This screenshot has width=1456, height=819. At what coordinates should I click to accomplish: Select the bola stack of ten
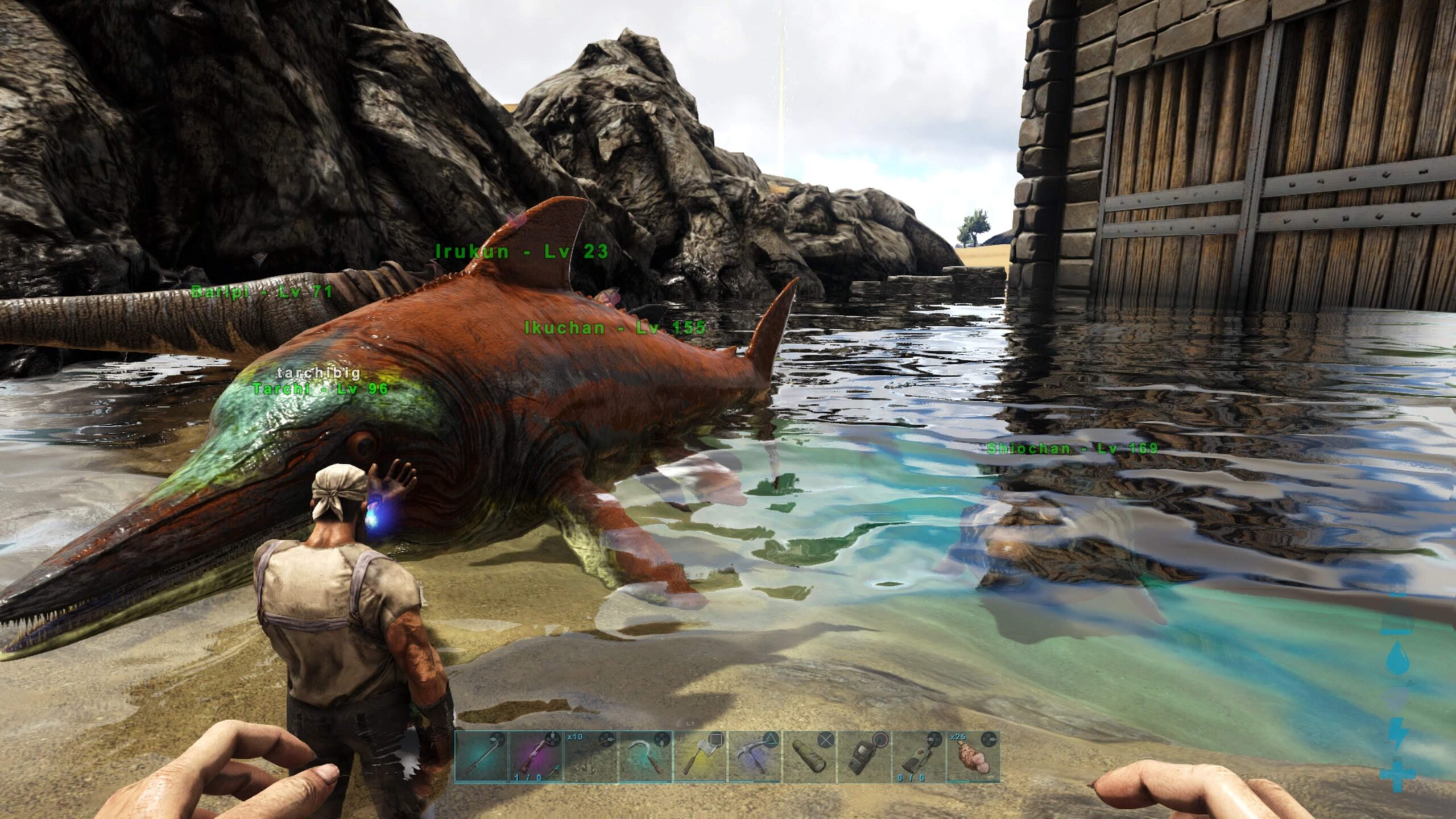590,756
